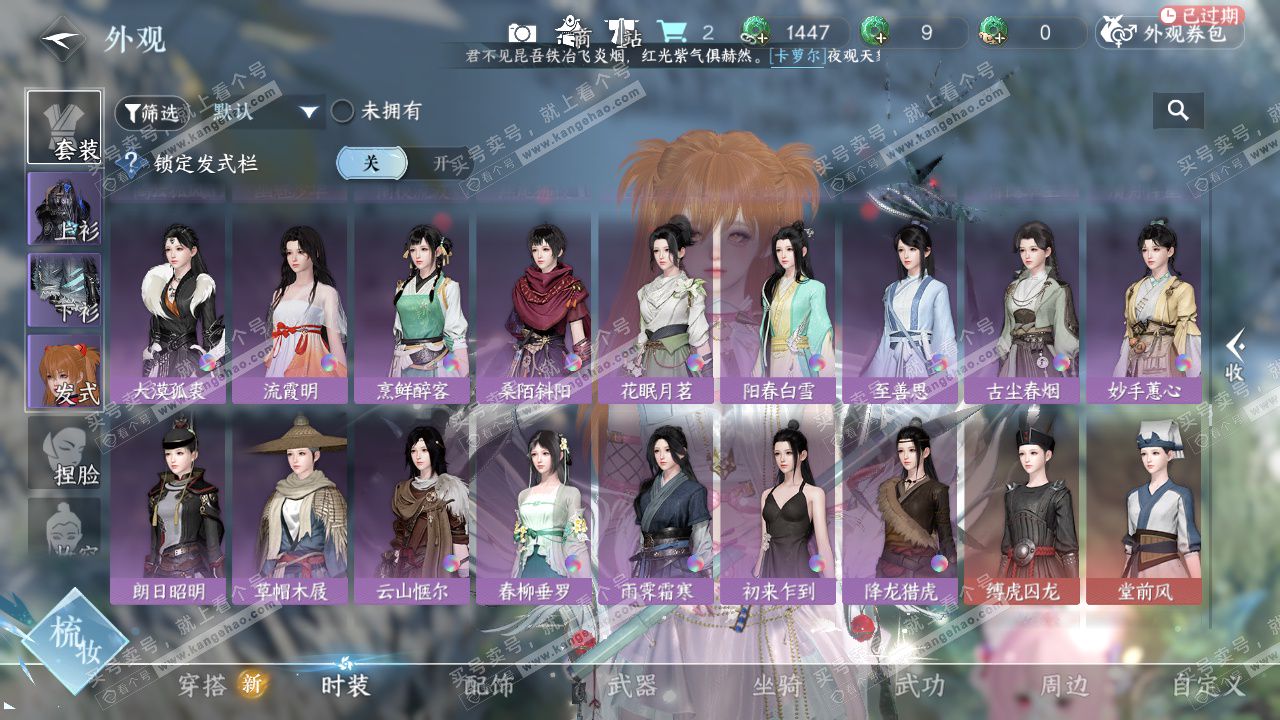Pick the 草帽木屐 straw hat outfit
The height and width of the screenshot is (720, 1280).
point(291,505)
